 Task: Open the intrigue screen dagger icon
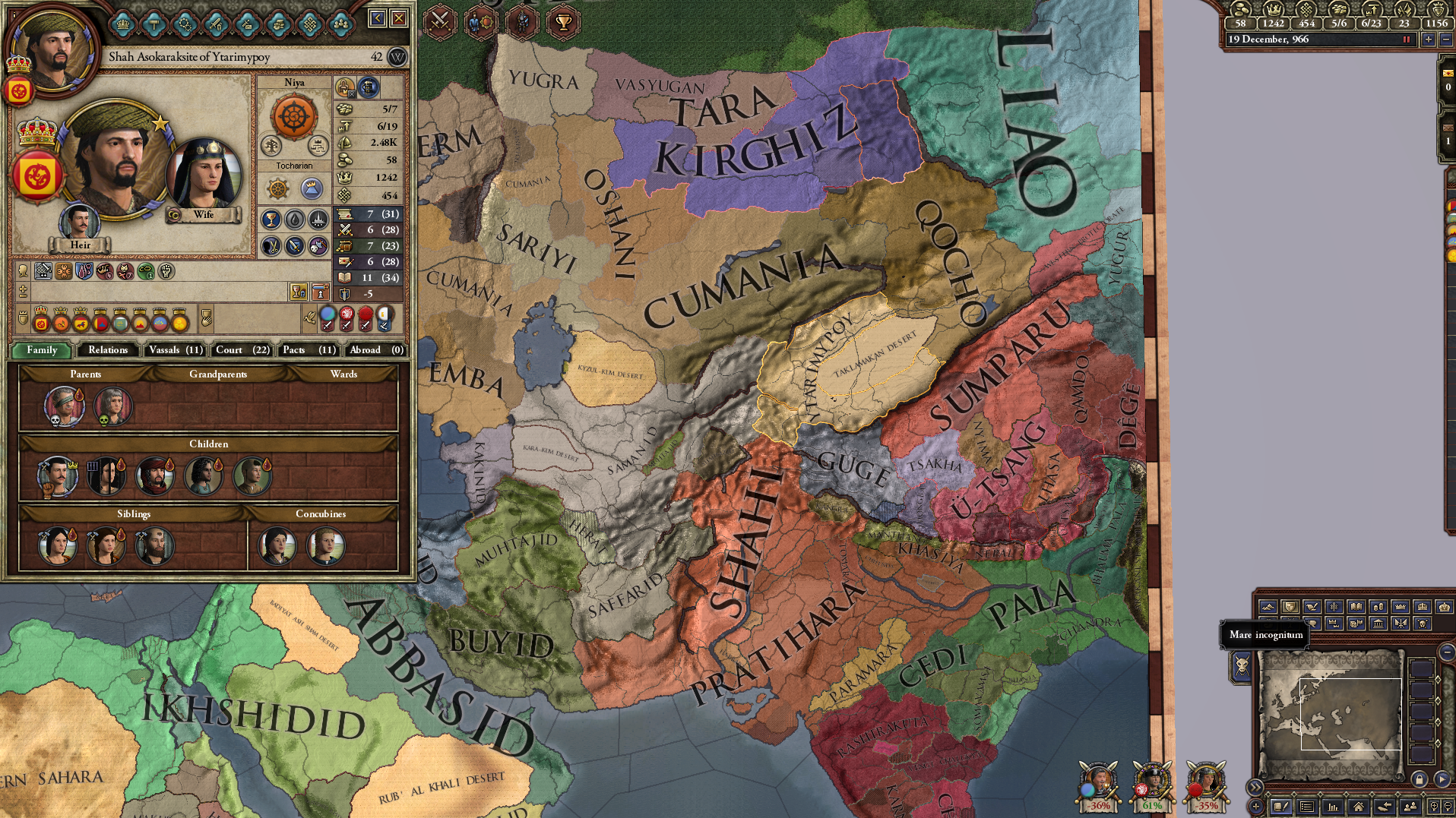coord(247,24)
